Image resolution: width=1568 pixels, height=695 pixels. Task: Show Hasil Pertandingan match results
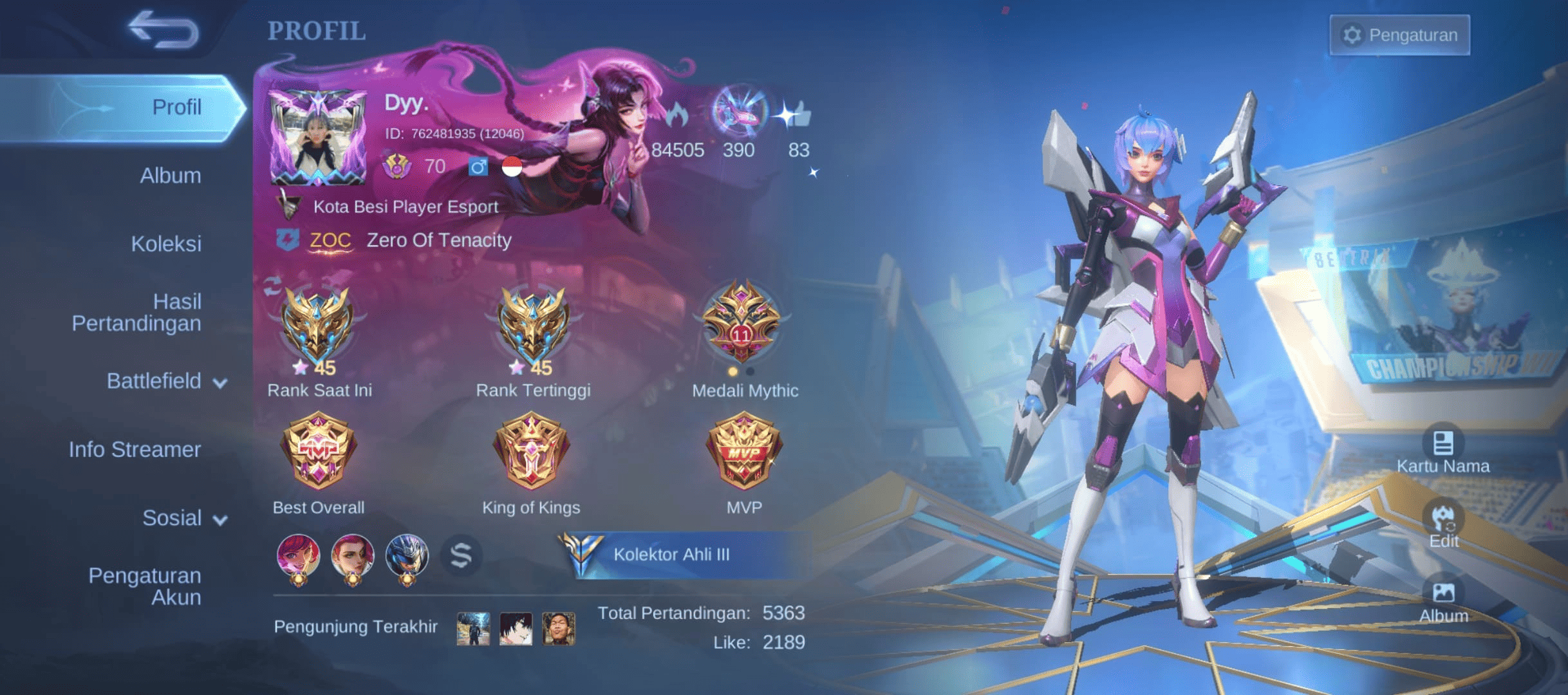click(136, 312)
